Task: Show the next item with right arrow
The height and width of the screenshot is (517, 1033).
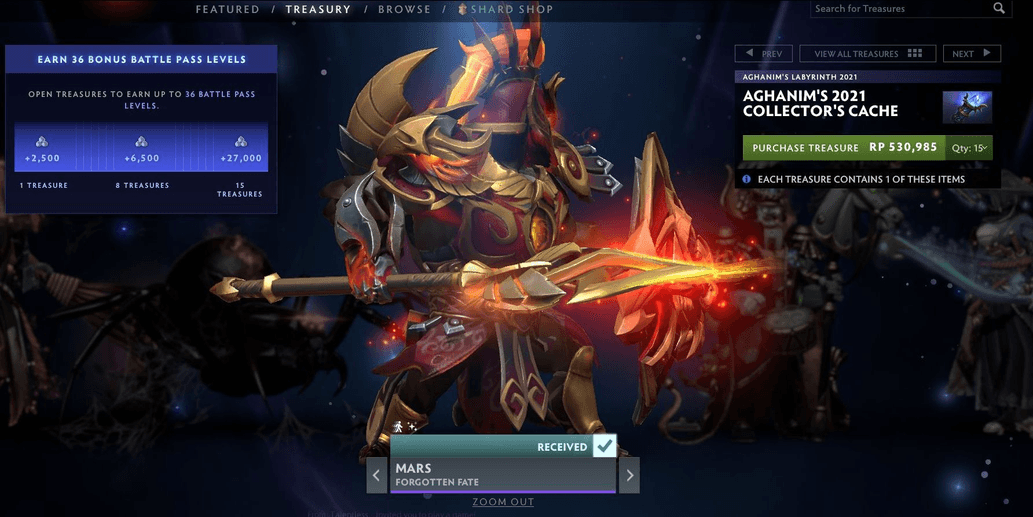Action: 629,475
